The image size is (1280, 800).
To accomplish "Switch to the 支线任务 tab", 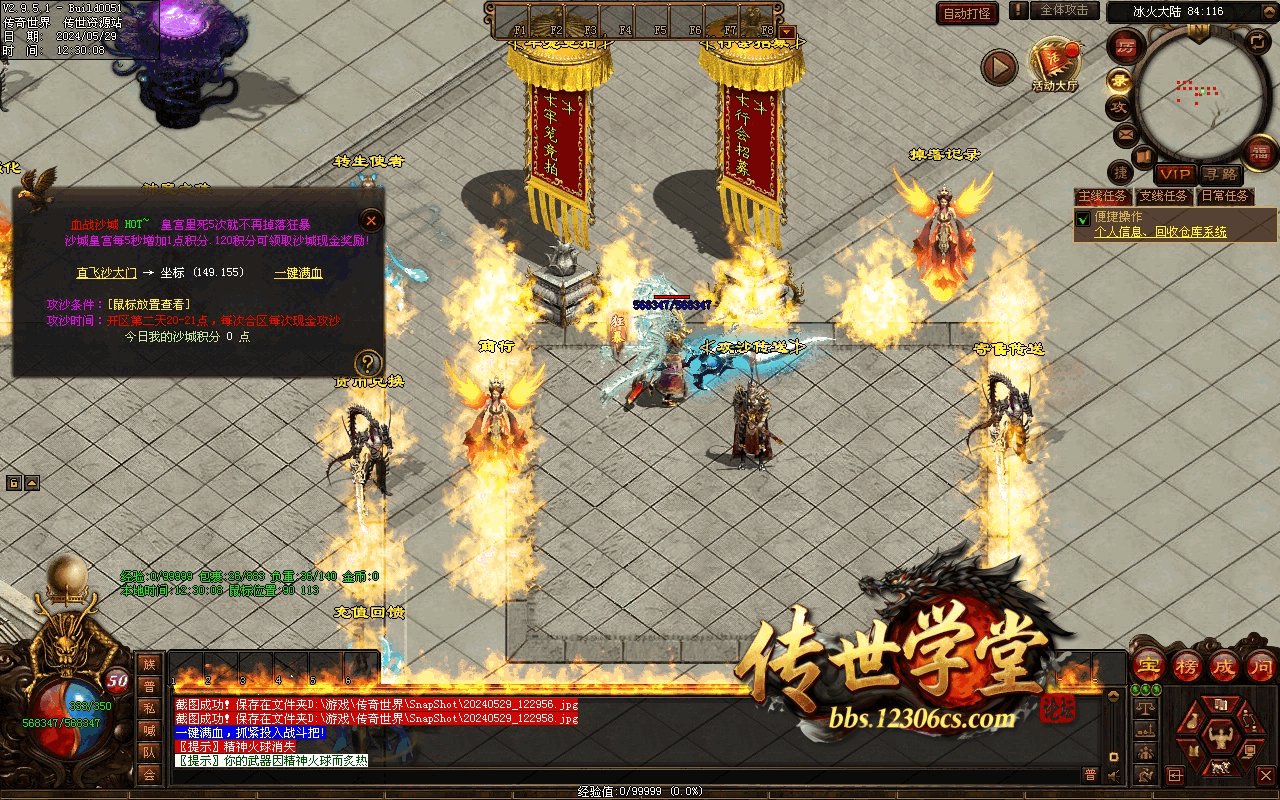I will point(1164,196).
